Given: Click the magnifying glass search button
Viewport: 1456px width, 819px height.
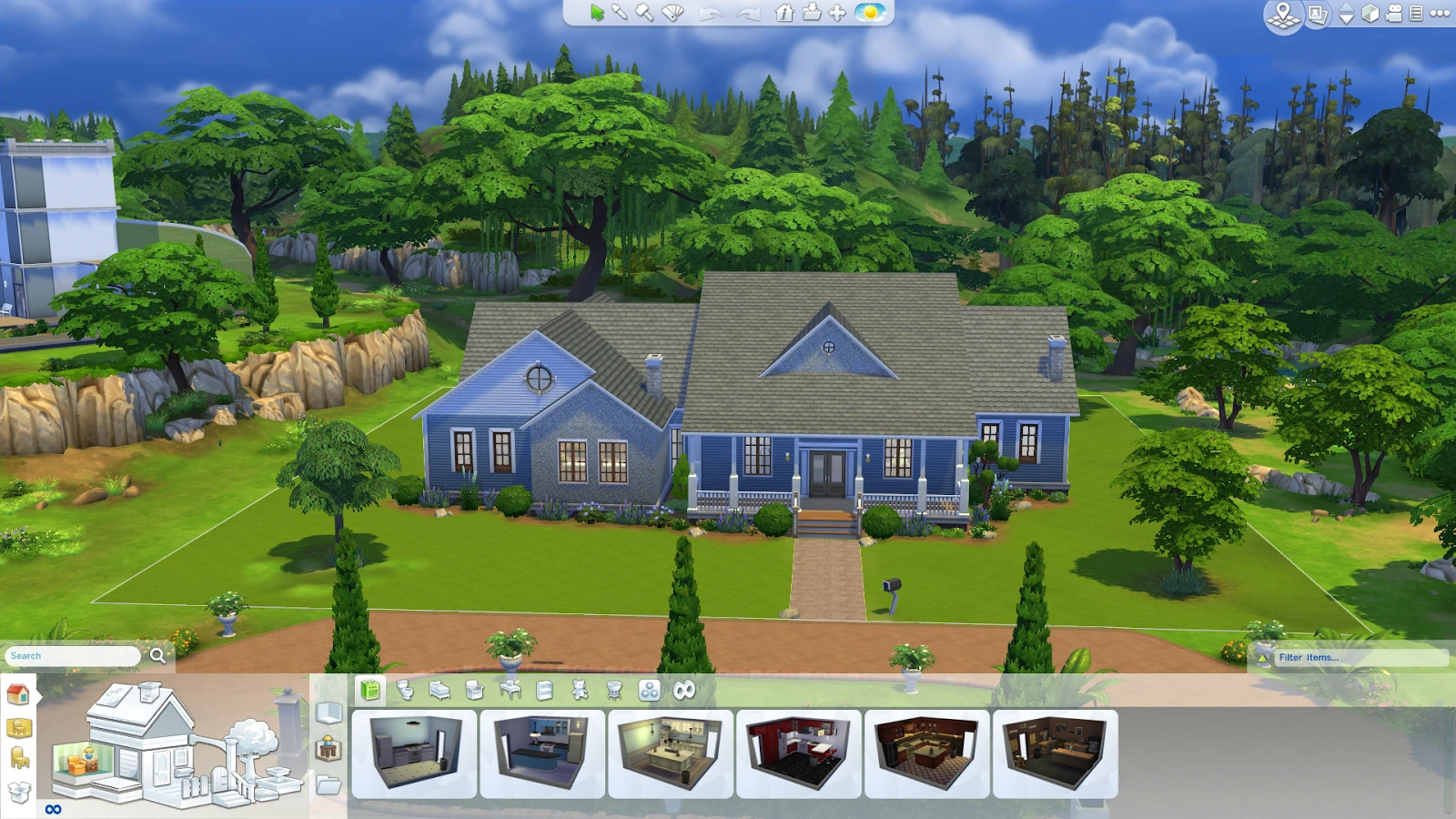Looking at the screenshot, I should 158,655.
